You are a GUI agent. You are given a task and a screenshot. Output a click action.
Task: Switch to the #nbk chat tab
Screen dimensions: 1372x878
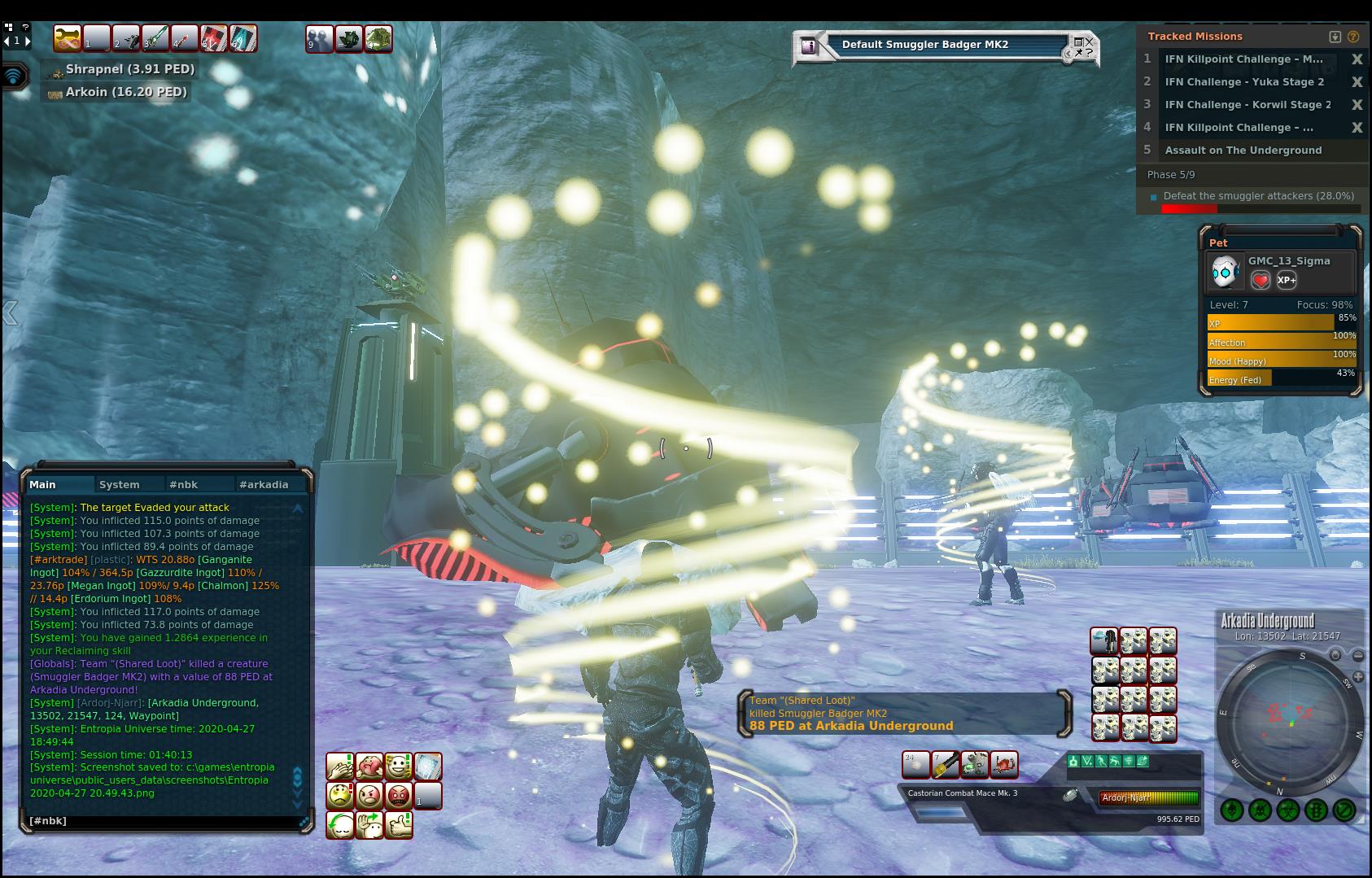(183, 484)
